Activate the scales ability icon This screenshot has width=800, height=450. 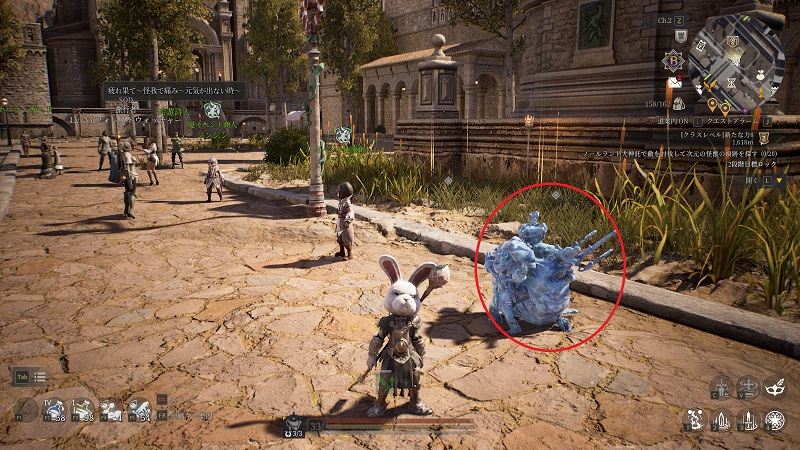[721, 388]
